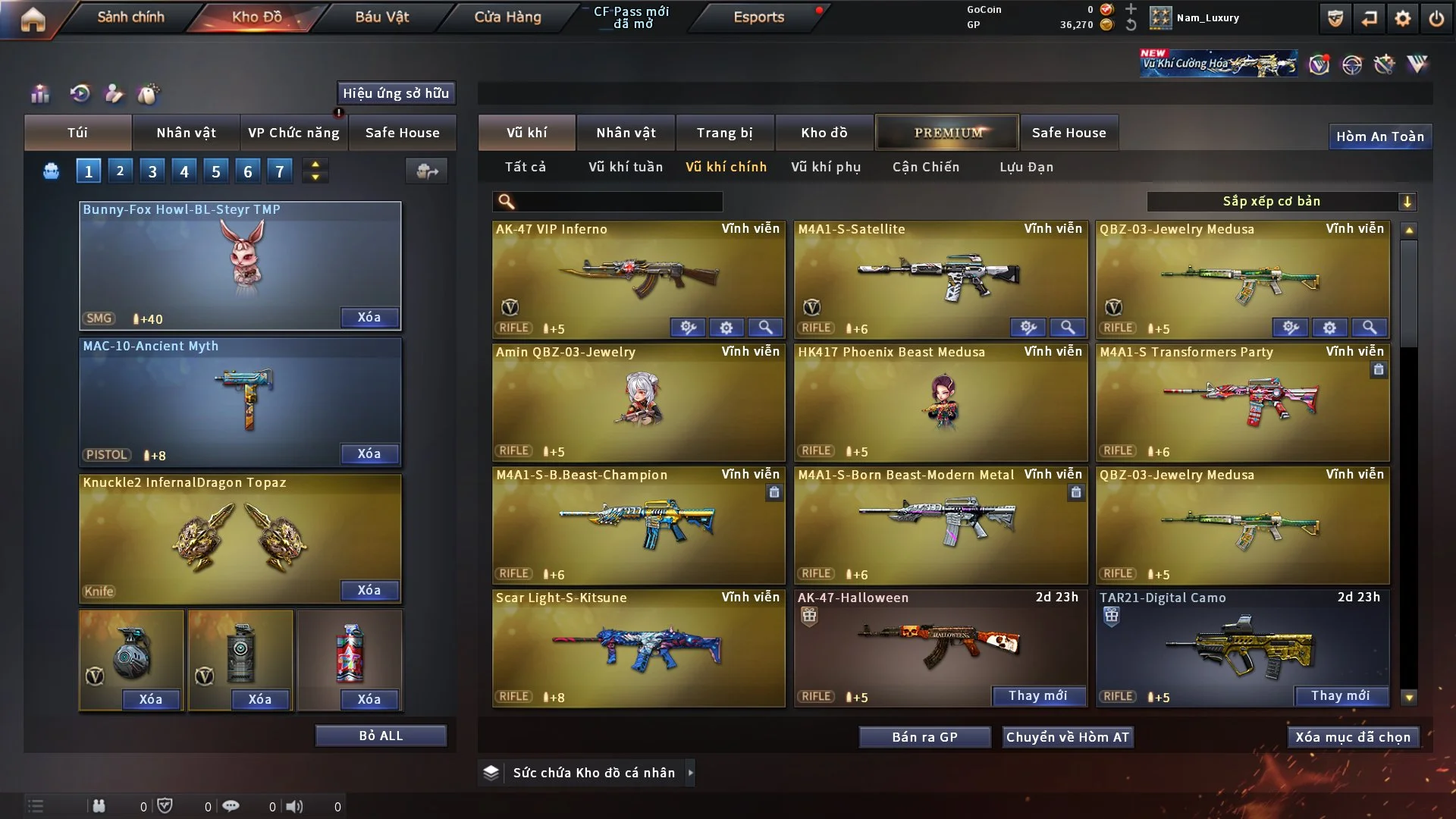Open the Hòm An Toàn safe box
Screen dimensions: 1456x819
click(1379, 136)
